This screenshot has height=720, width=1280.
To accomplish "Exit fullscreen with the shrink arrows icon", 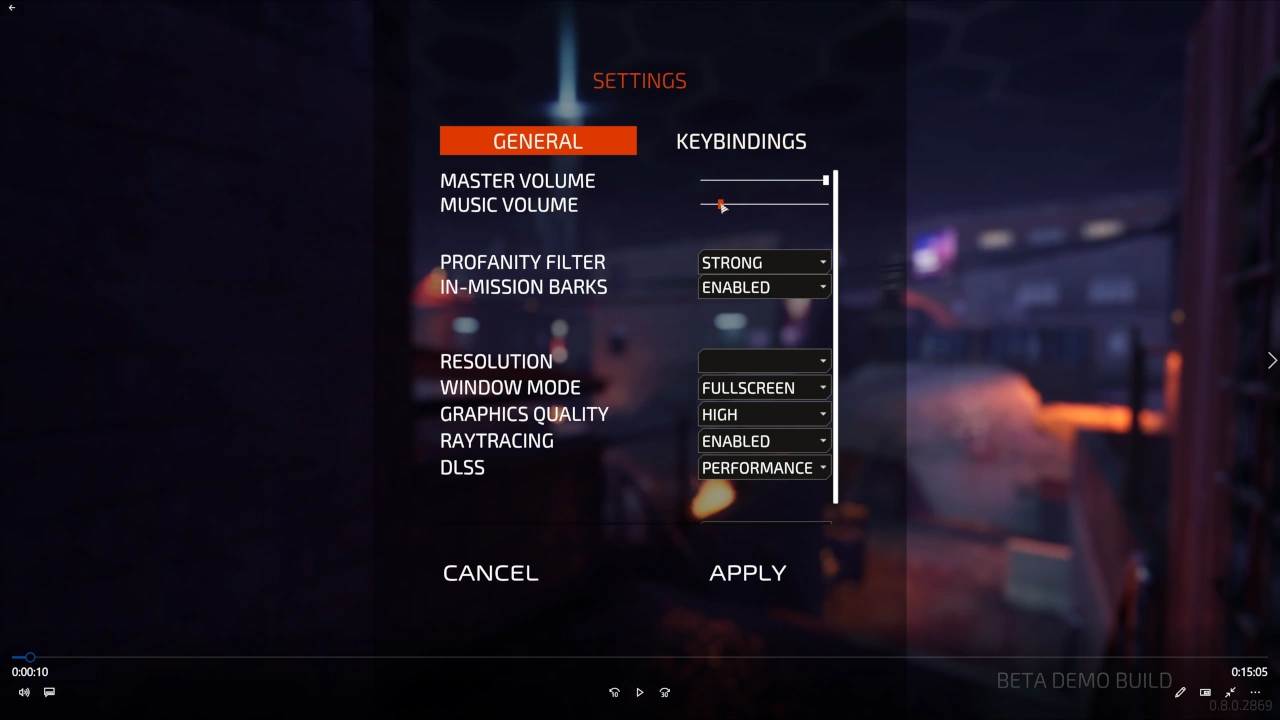I will coord(1230,692).
